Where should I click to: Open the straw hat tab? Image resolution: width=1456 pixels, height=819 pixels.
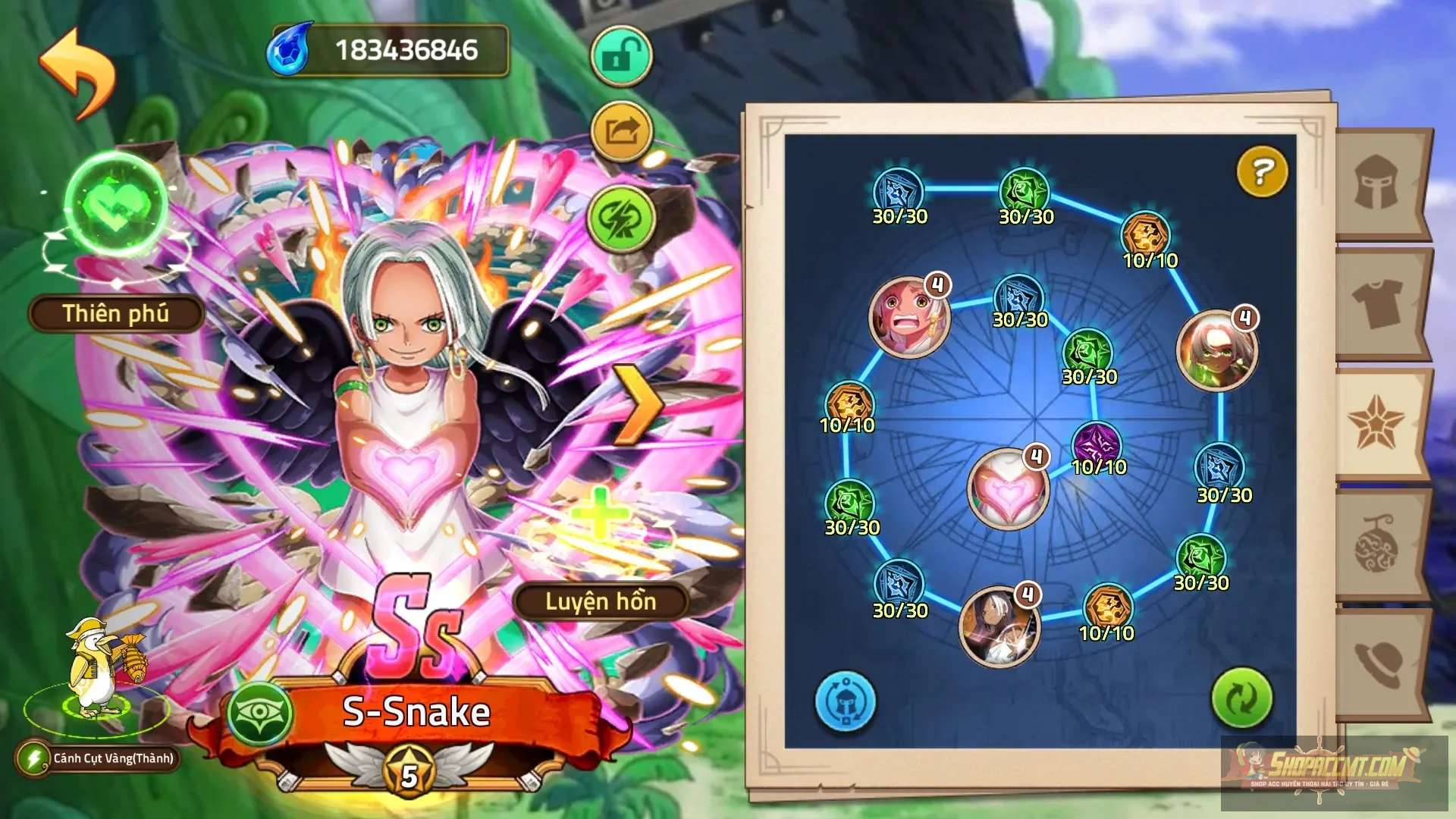[1376, 664]
